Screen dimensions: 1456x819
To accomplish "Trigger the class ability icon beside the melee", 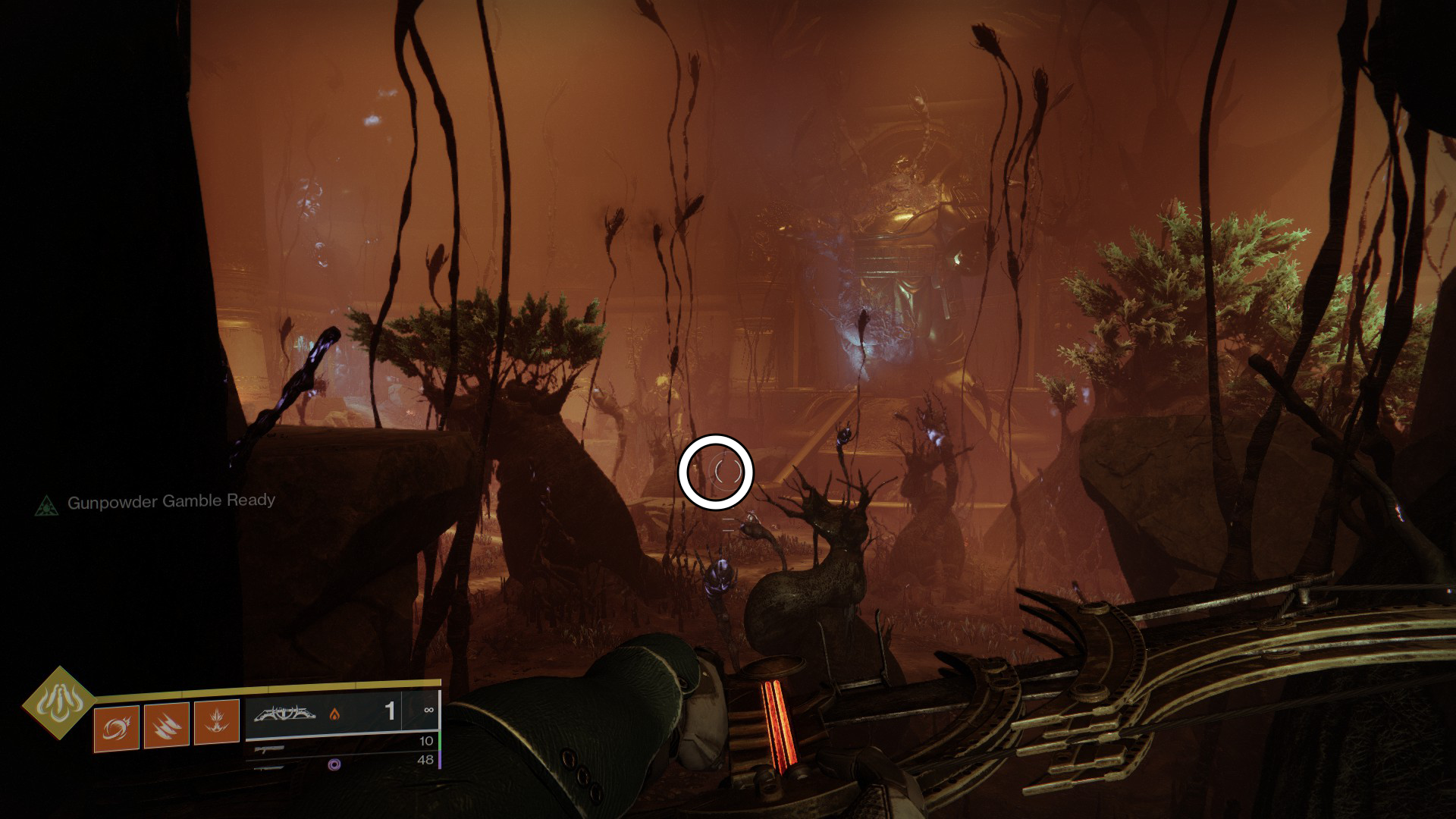I will (217, 722).
